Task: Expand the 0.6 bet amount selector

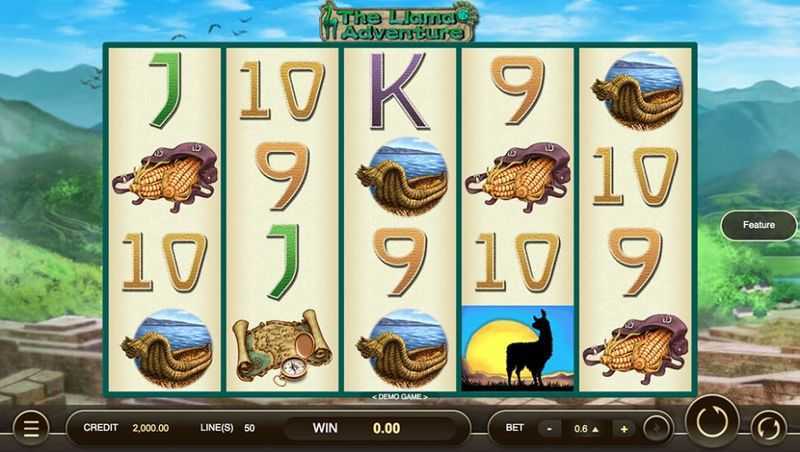Action: click(x=586, y=428)
